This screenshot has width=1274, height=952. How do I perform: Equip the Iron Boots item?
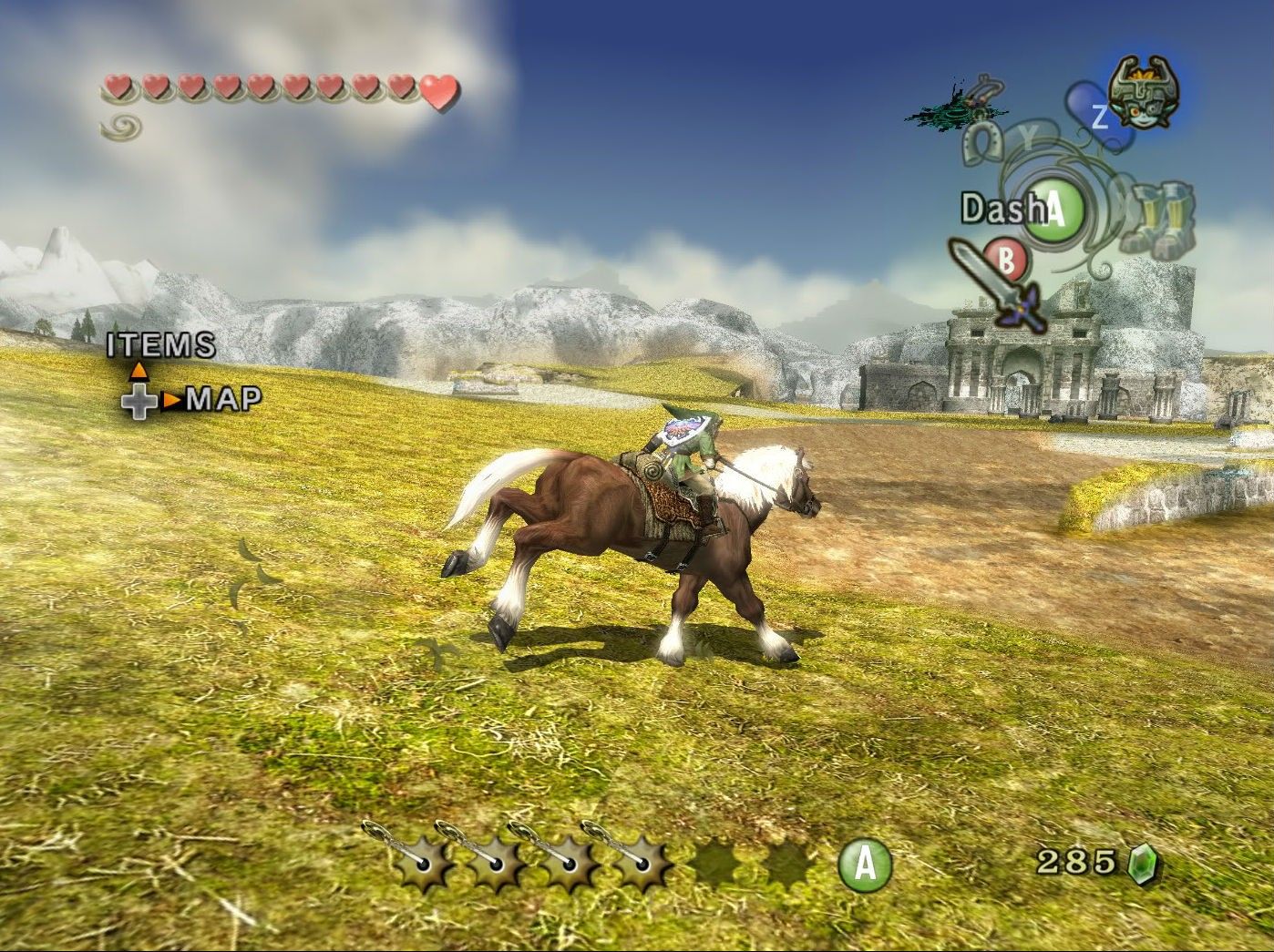coord(1156,218)
